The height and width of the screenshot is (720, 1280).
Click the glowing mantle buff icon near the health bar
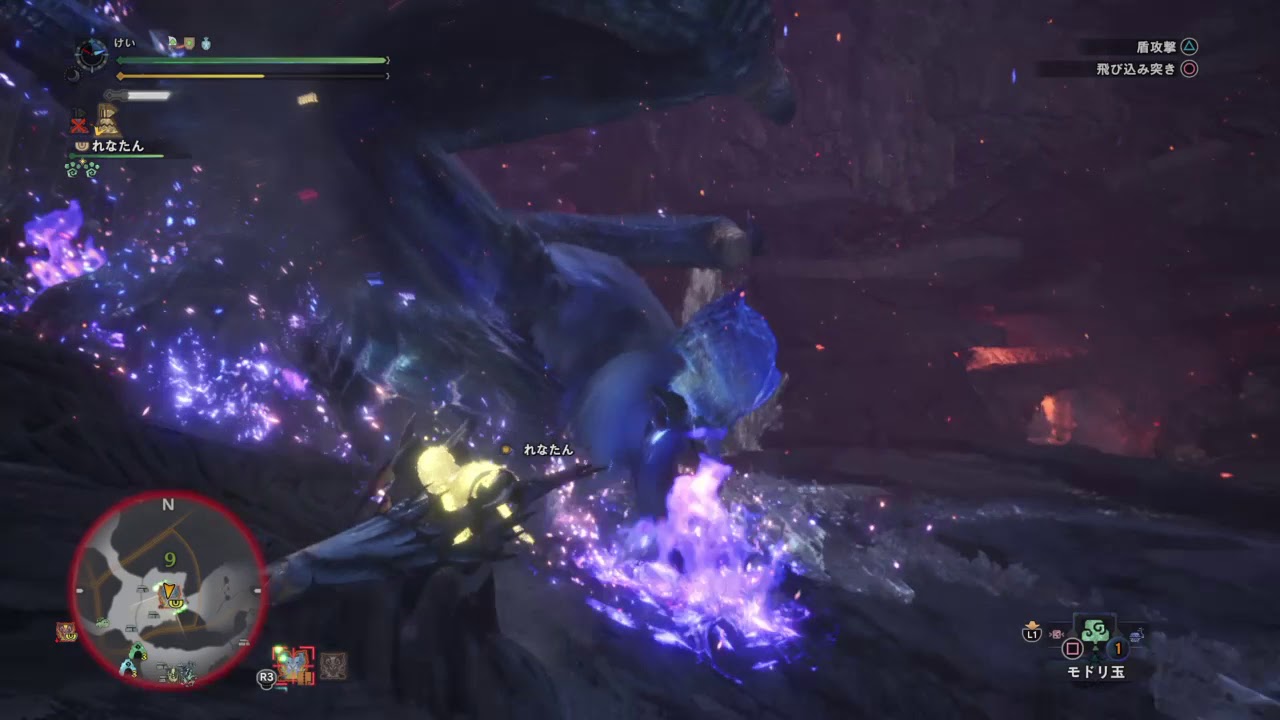173,42
